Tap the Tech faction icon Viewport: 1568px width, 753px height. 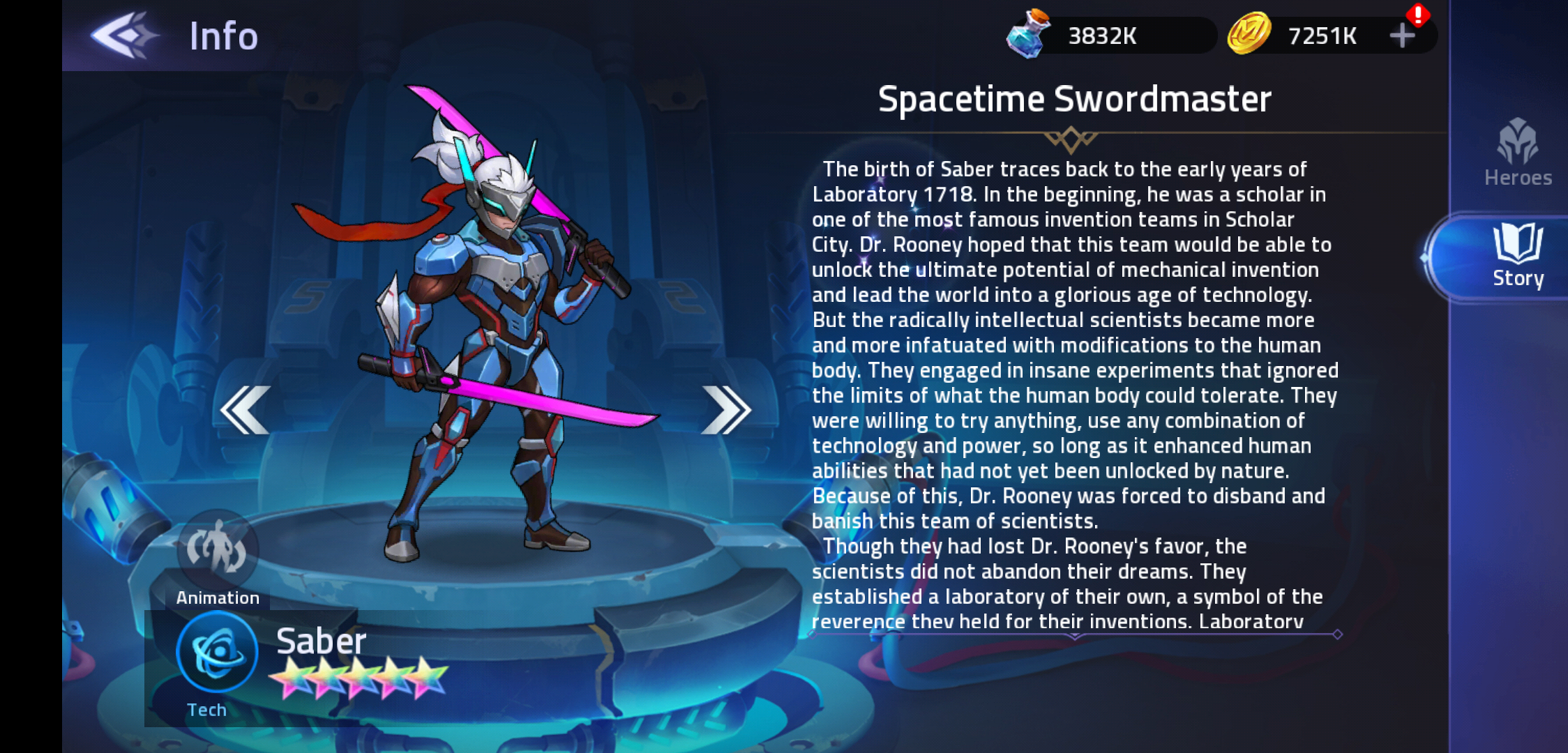point(217,653)
